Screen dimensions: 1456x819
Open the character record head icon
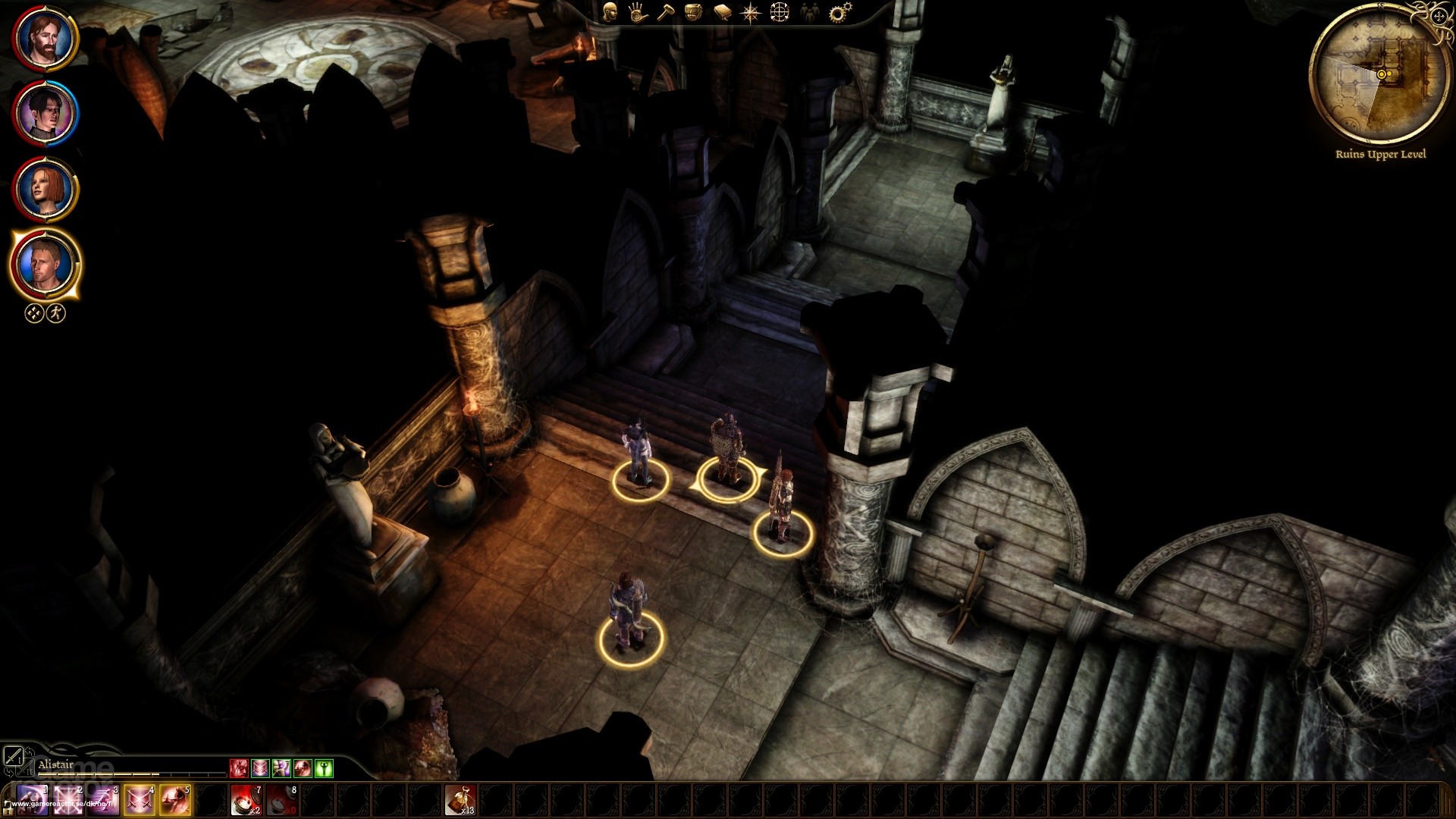609,12
